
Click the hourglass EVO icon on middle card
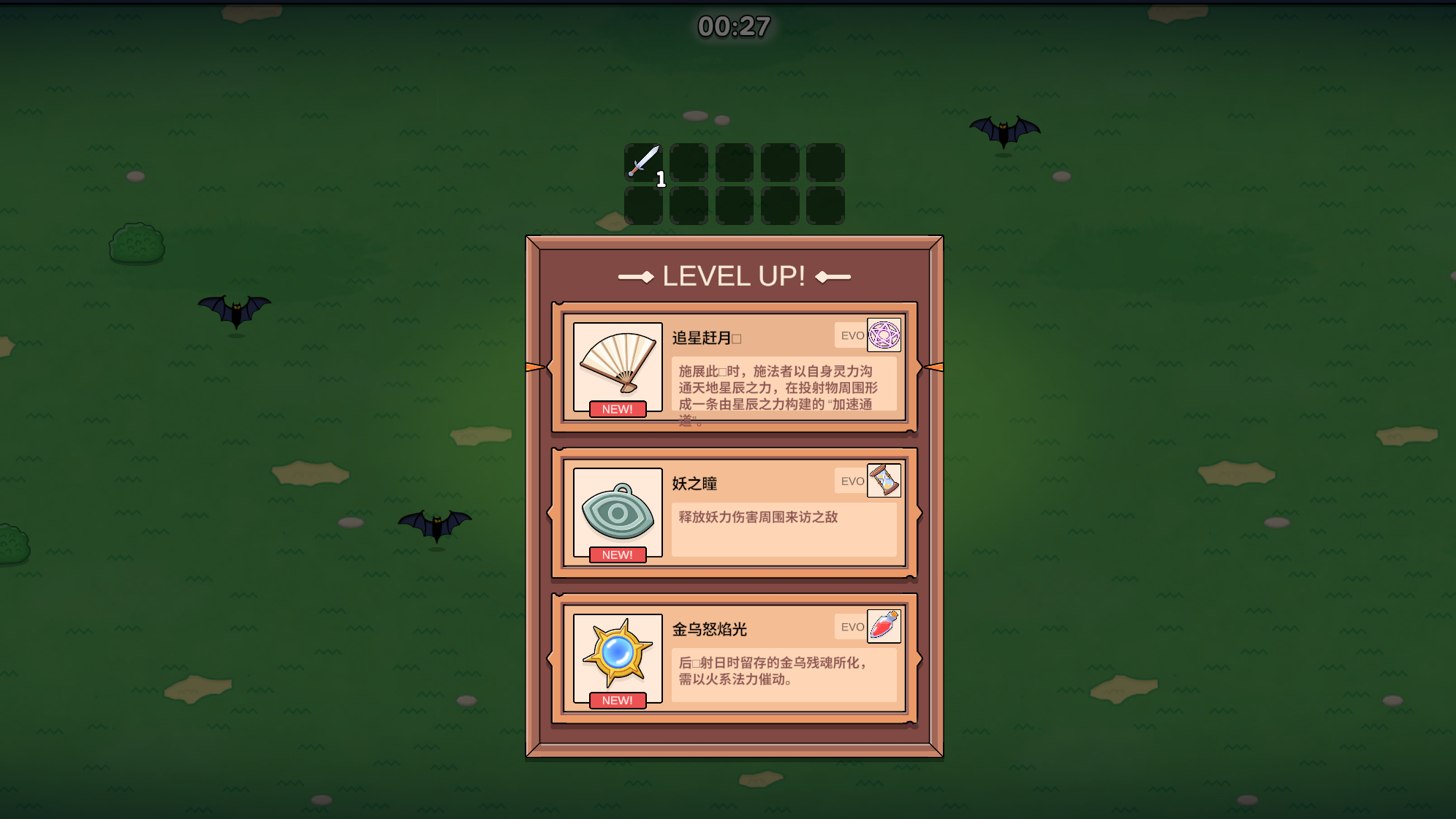pos(885,481)
